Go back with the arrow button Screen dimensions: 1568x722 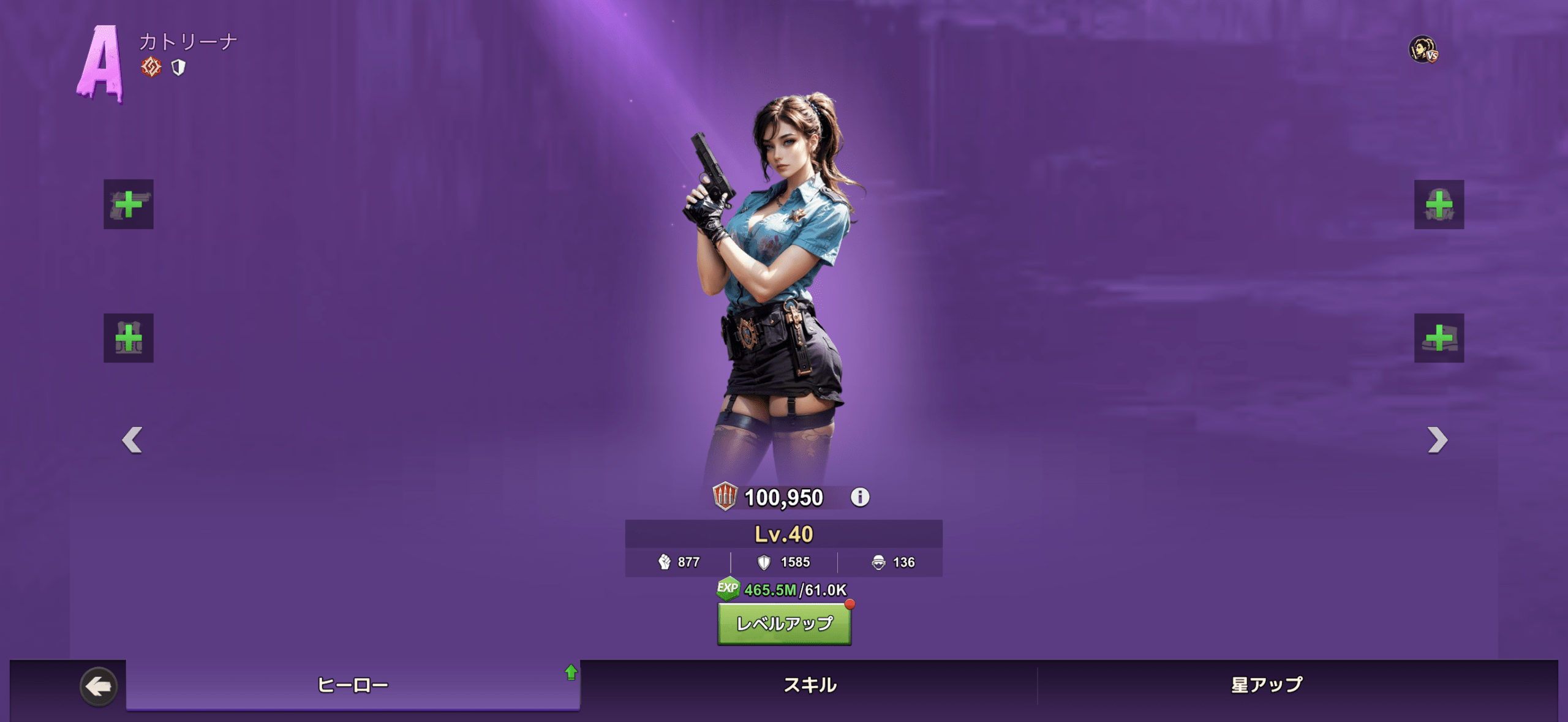98,686
